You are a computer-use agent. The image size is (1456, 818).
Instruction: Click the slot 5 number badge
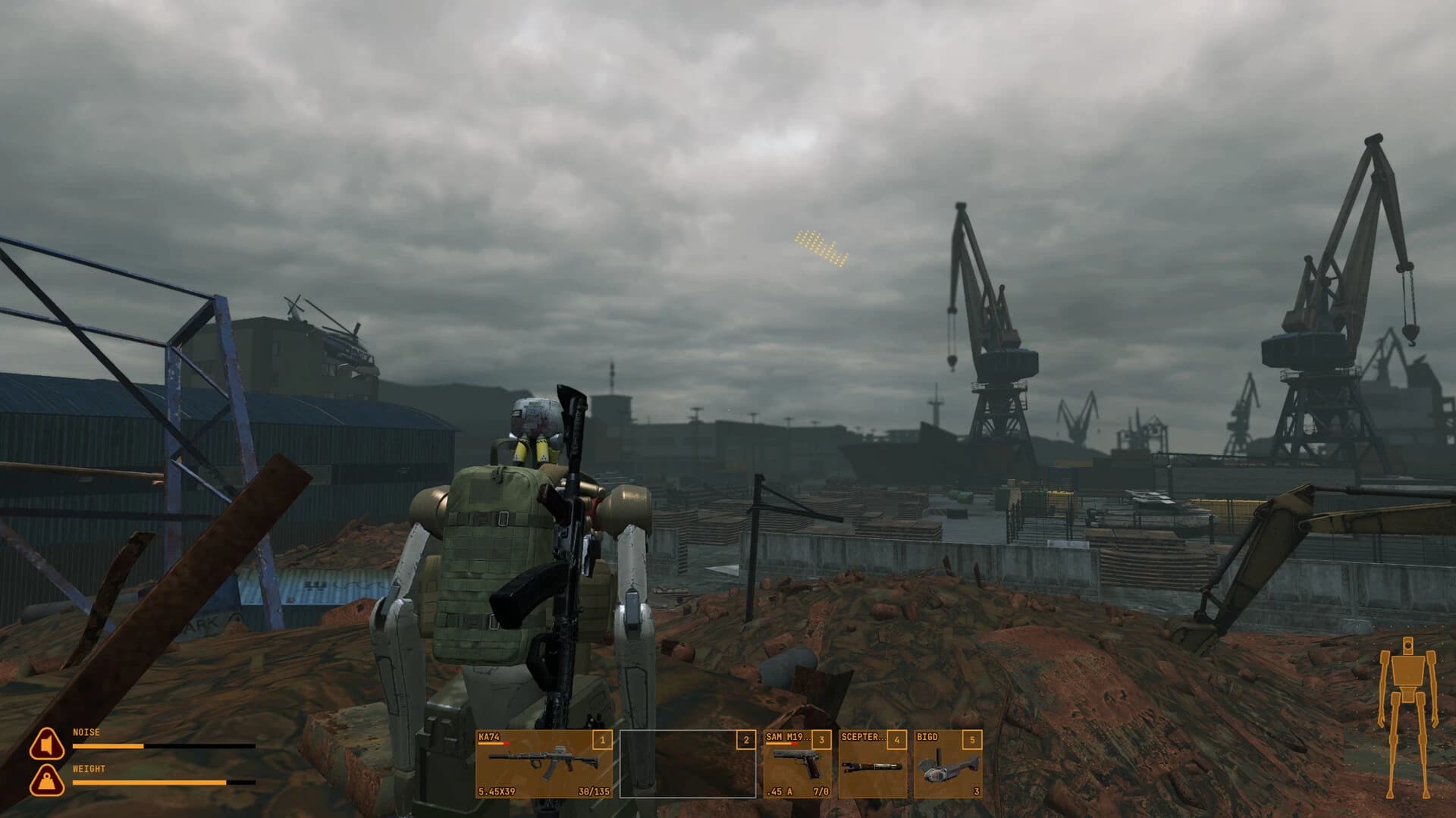point(971,739)
